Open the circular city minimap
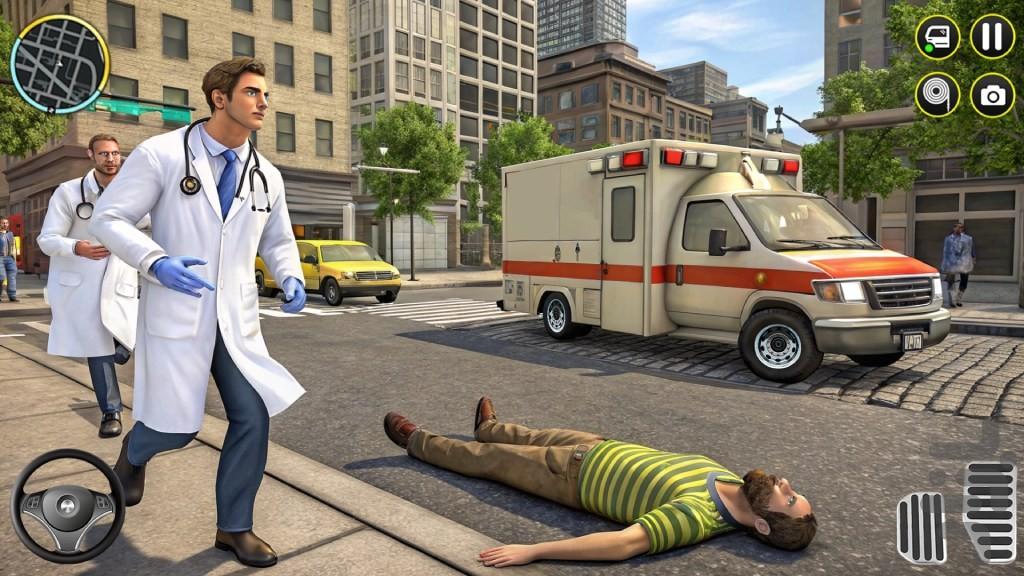The width and height of the screenshot is (1024, 576). point(59,64)
